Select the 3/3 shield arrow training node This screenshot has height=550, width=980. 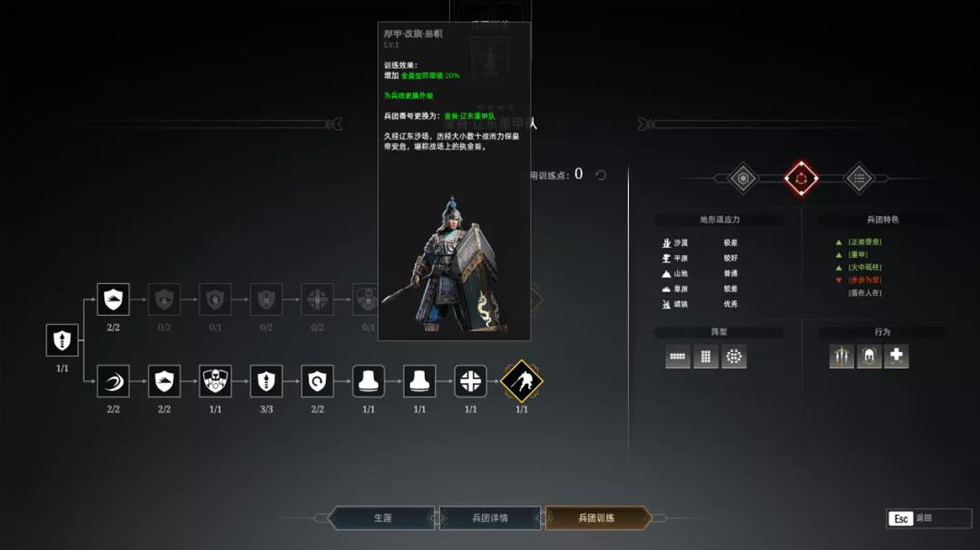266,381
